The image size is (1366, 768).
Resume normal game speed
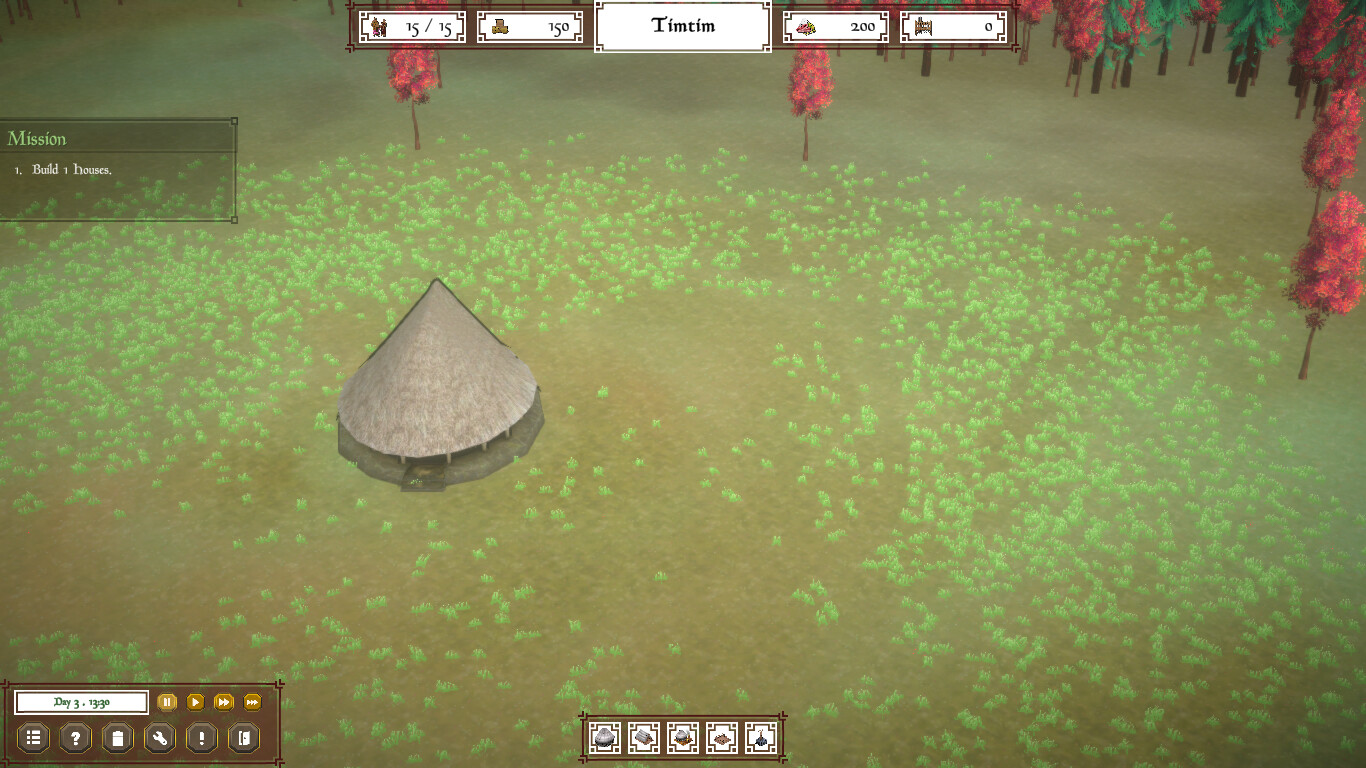(x=195, y=702)
